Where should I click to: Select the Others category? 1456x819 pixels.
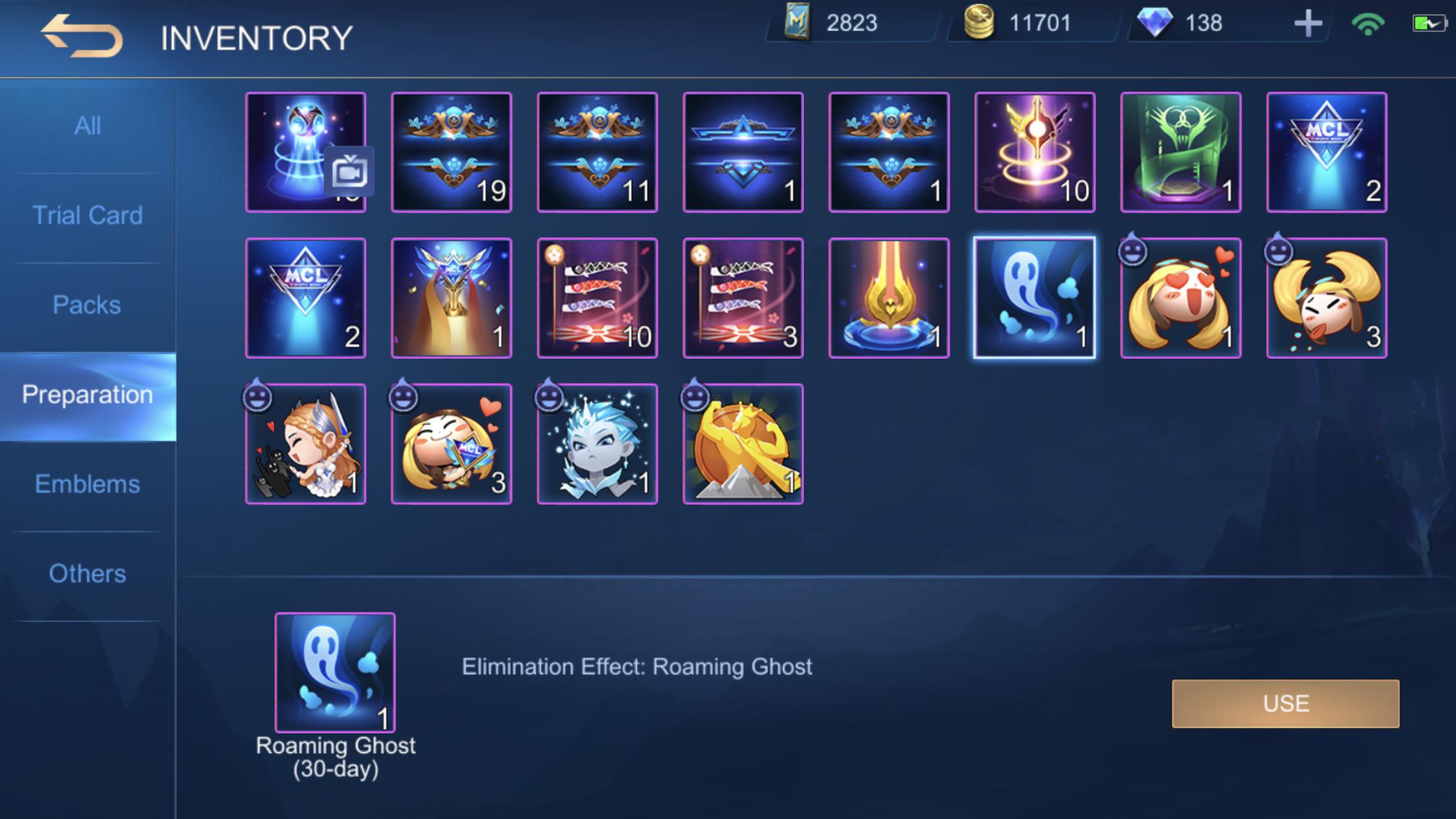[86, 573]
